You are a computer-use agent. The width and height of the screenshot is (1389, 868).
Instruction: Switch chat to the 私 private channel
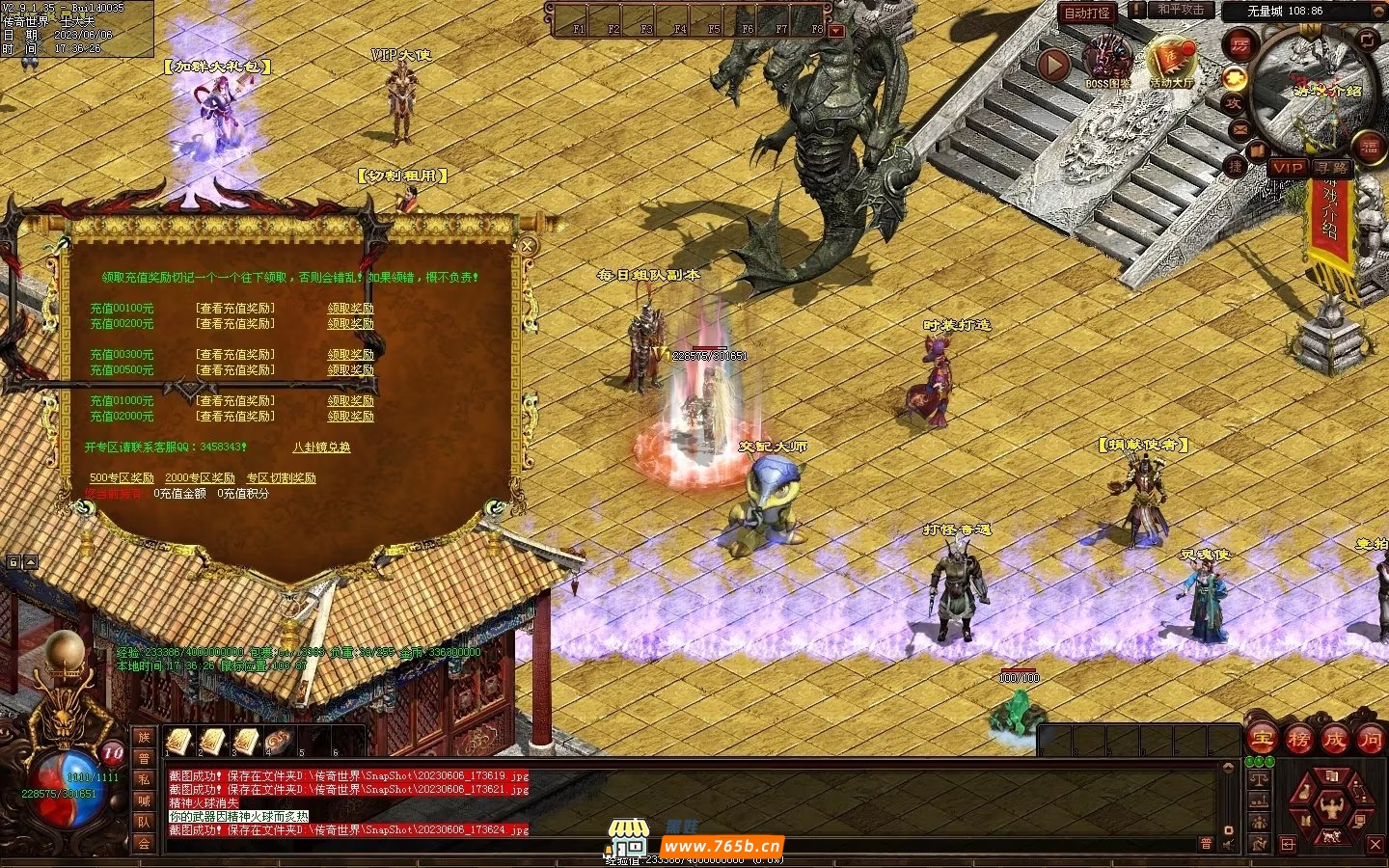point(144,779)
